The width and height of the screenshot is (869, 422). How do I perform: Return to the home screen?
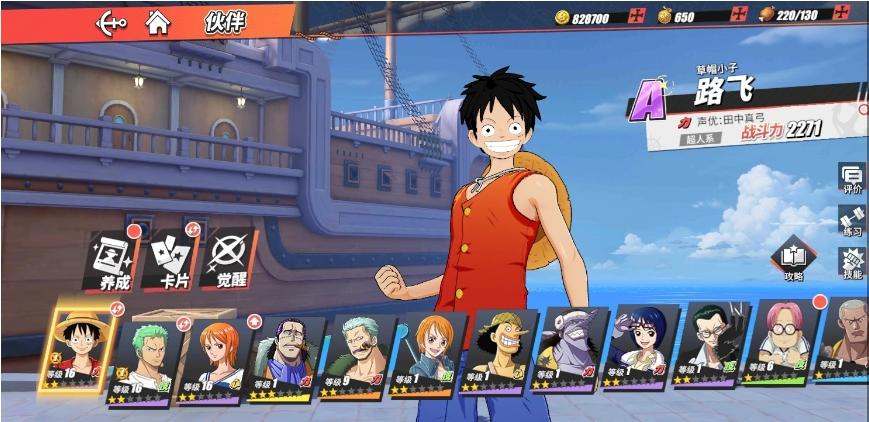point(157,21)
